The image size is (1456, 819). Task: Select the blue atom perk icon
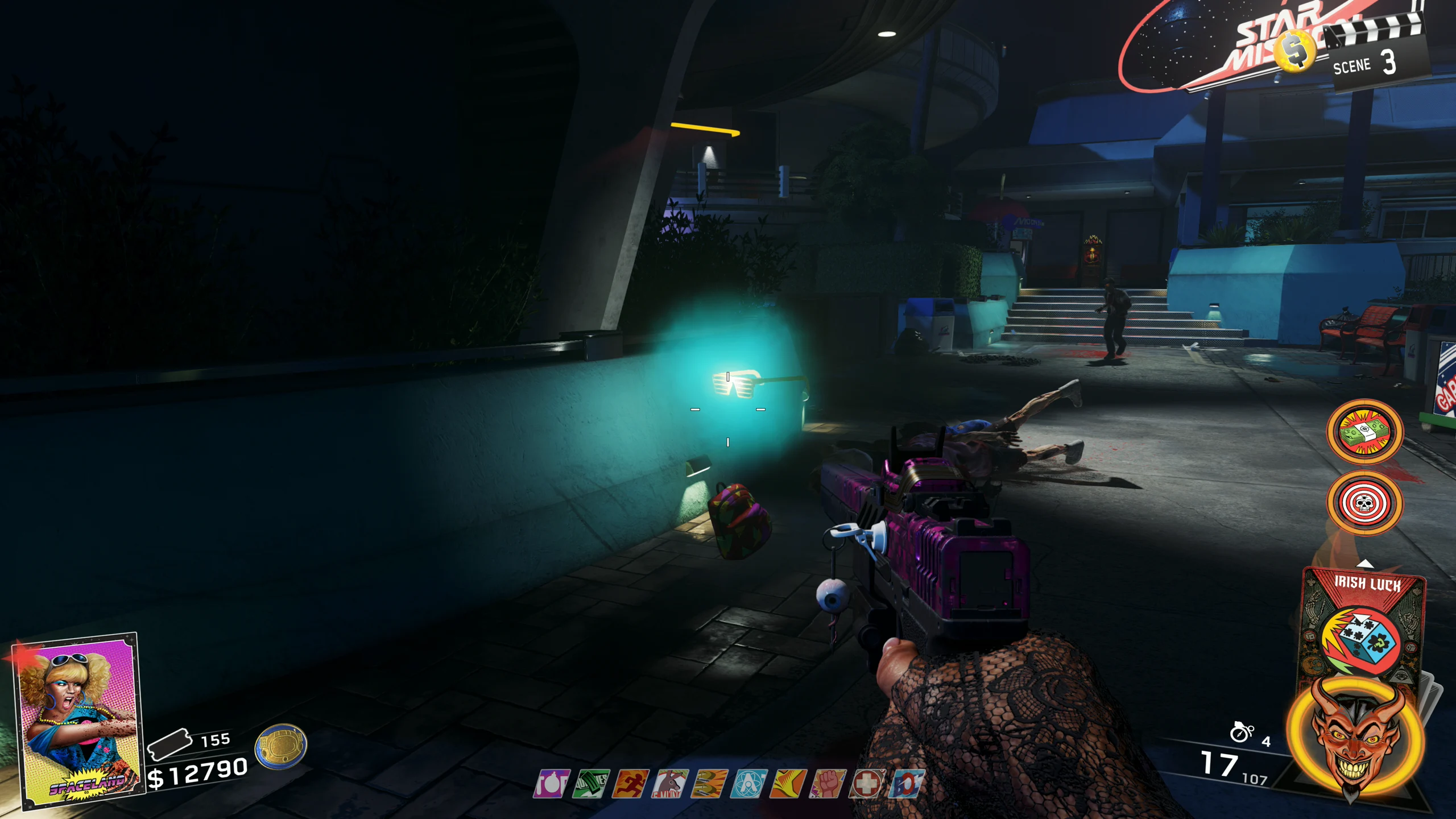749,784
